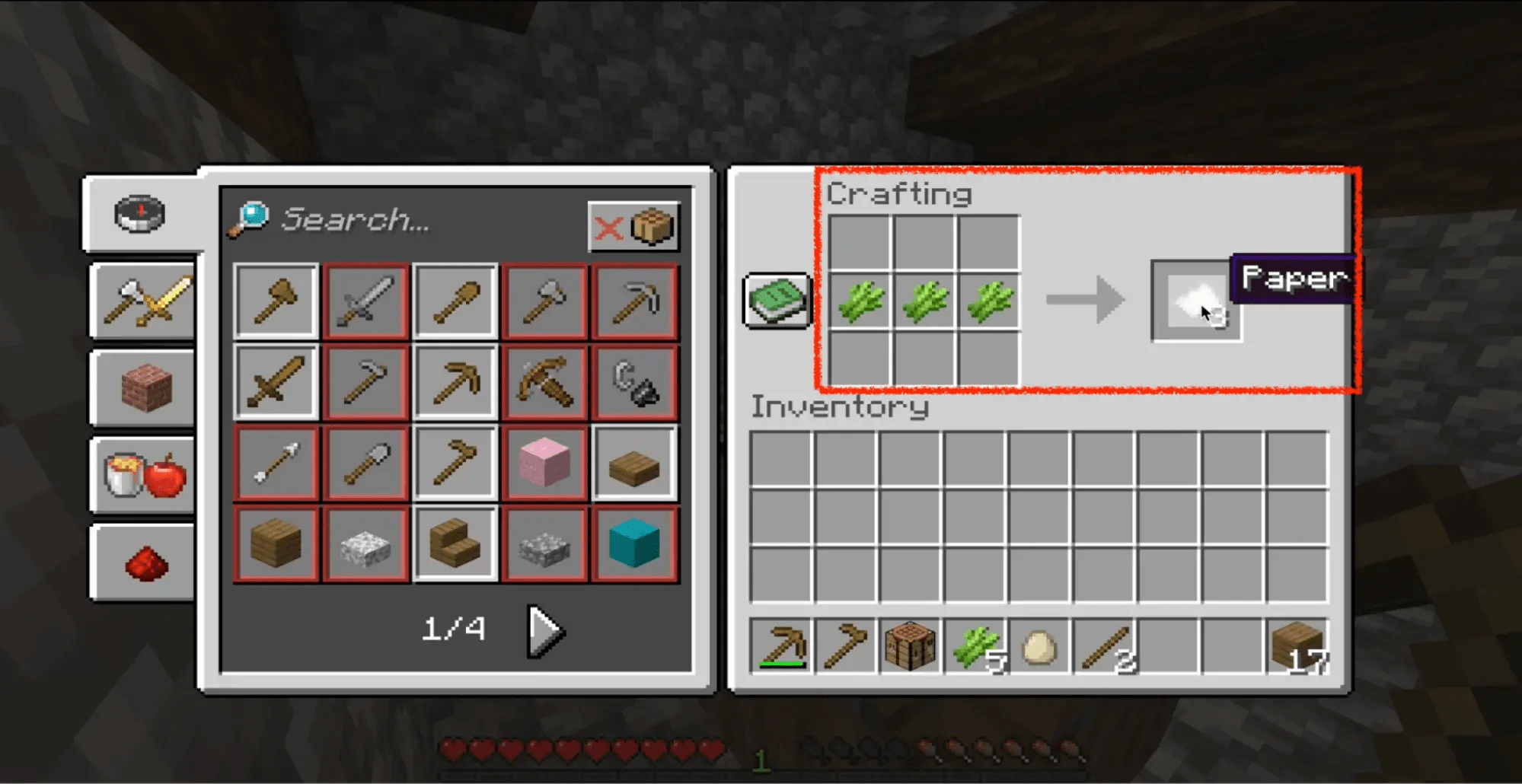The width and height of the screenshot is (1522, 784).
Task: Go to the next recipe page
Action: point(544,629)
